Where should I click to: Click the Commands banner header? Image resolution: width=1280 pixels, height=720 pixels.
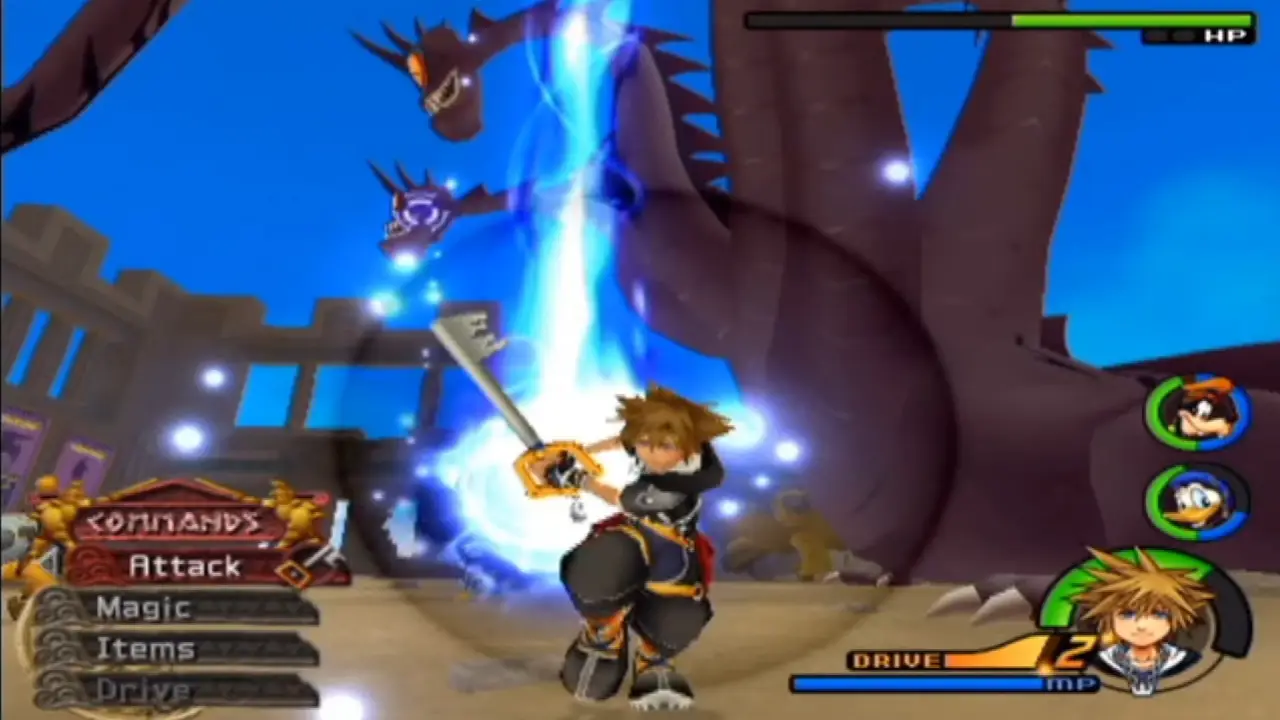click(x=170, y=521)
